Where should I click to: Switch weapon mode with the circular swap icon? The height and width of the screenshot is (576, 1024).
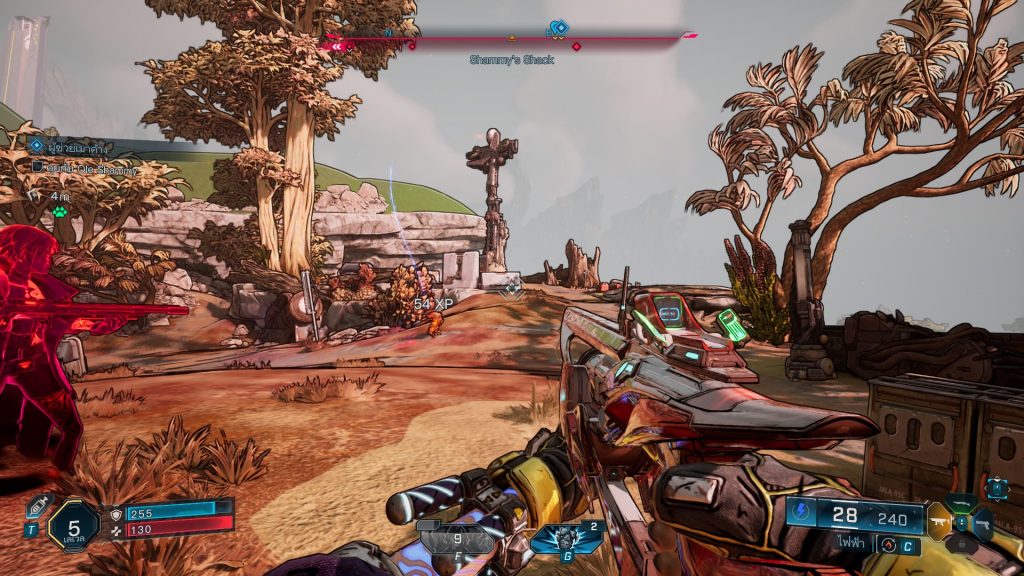click(886, 544)
